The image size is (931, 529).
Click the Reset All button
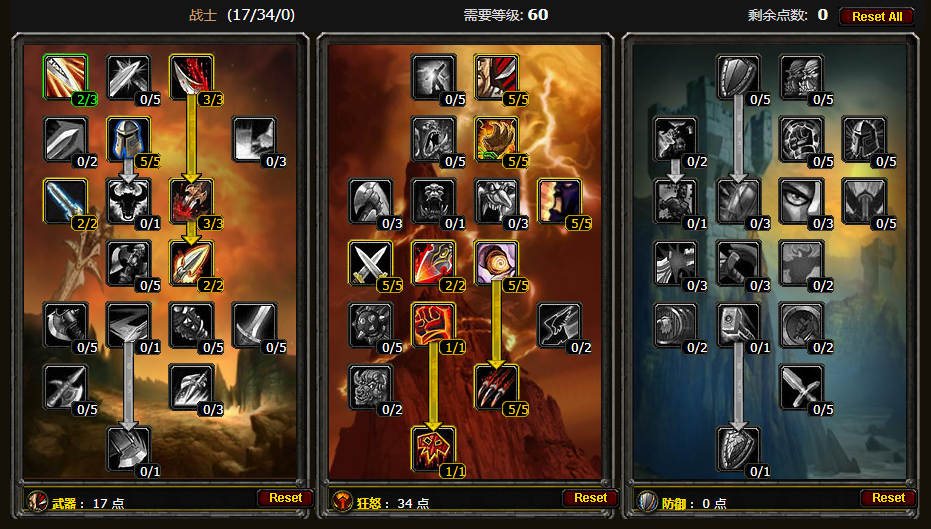click(x=876, y=16)
